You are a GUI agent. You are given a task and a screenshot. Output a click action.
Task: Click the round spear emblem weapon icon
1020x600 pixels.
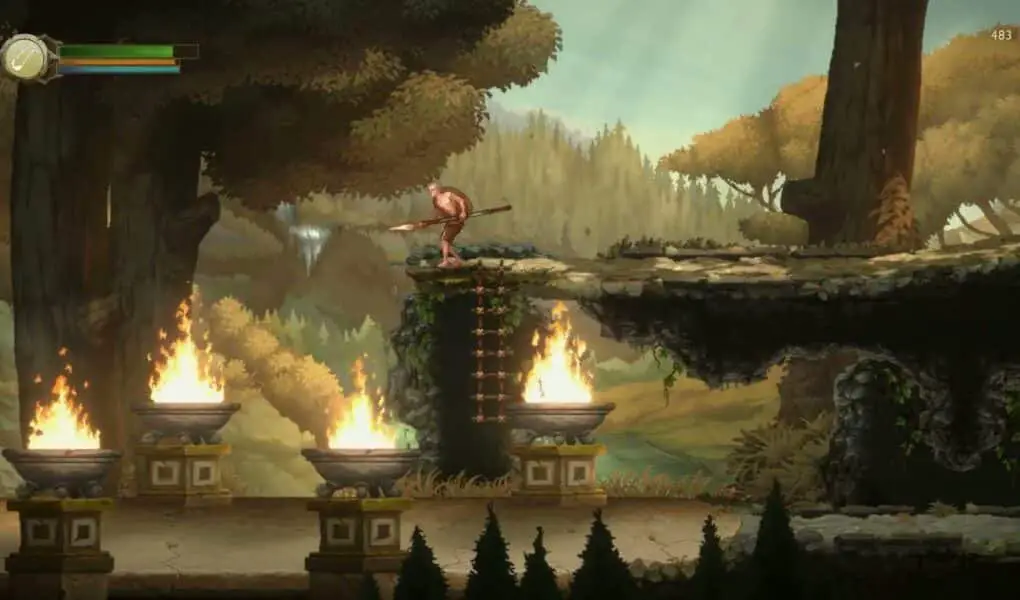[25, 57]
